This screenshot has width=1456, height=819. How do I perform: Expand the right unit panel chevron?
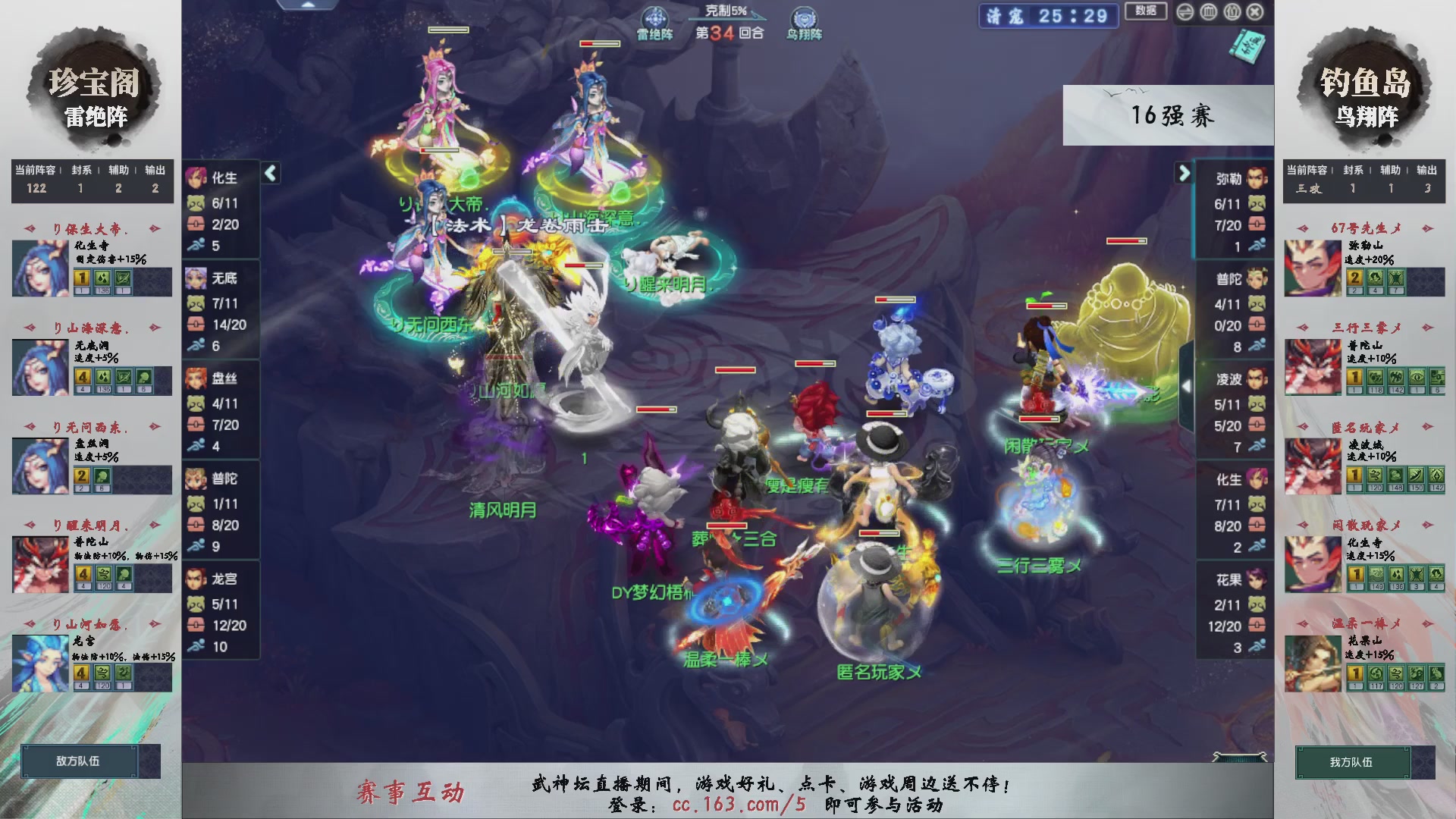(1184, 173)
